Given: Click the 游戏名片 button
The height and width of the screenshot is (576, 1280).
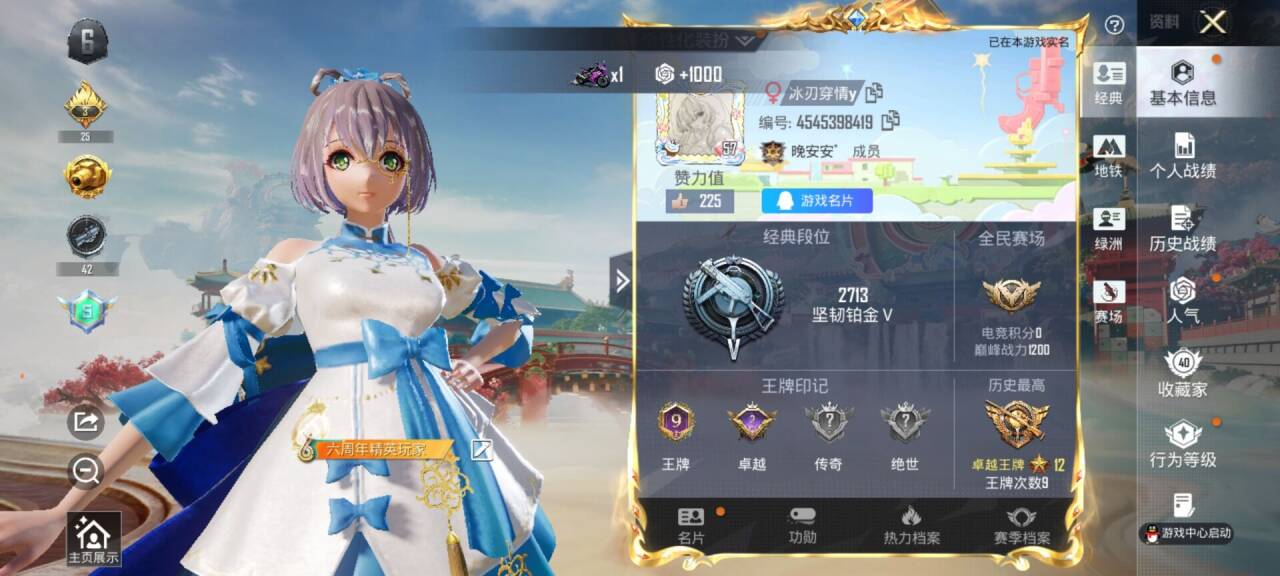Looking at the screenshot, I should [x=817, y=201].
